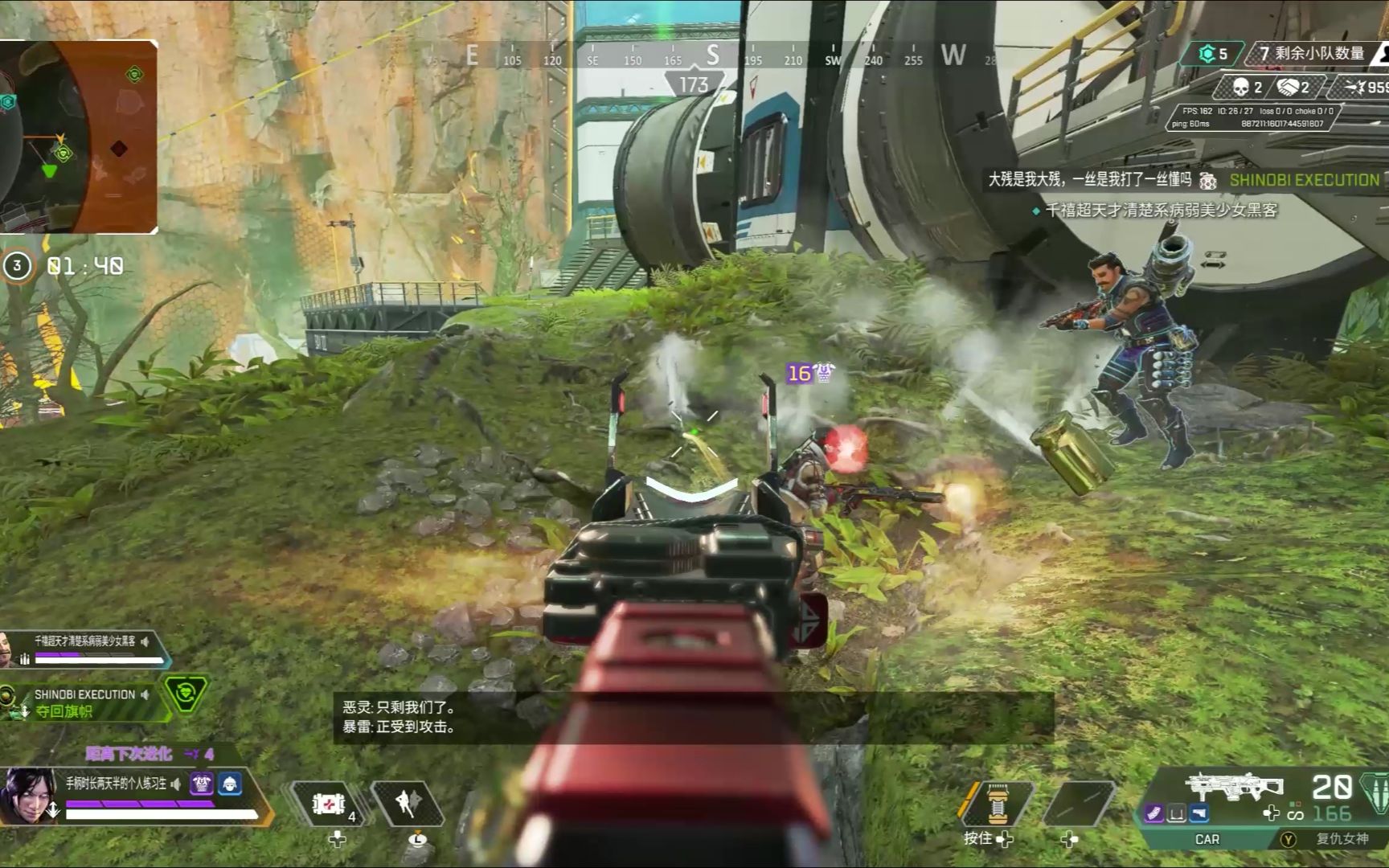Activate Wraith's tactical ability icon
This screenshot has width=1389, height=868.
tap(407, 804)
